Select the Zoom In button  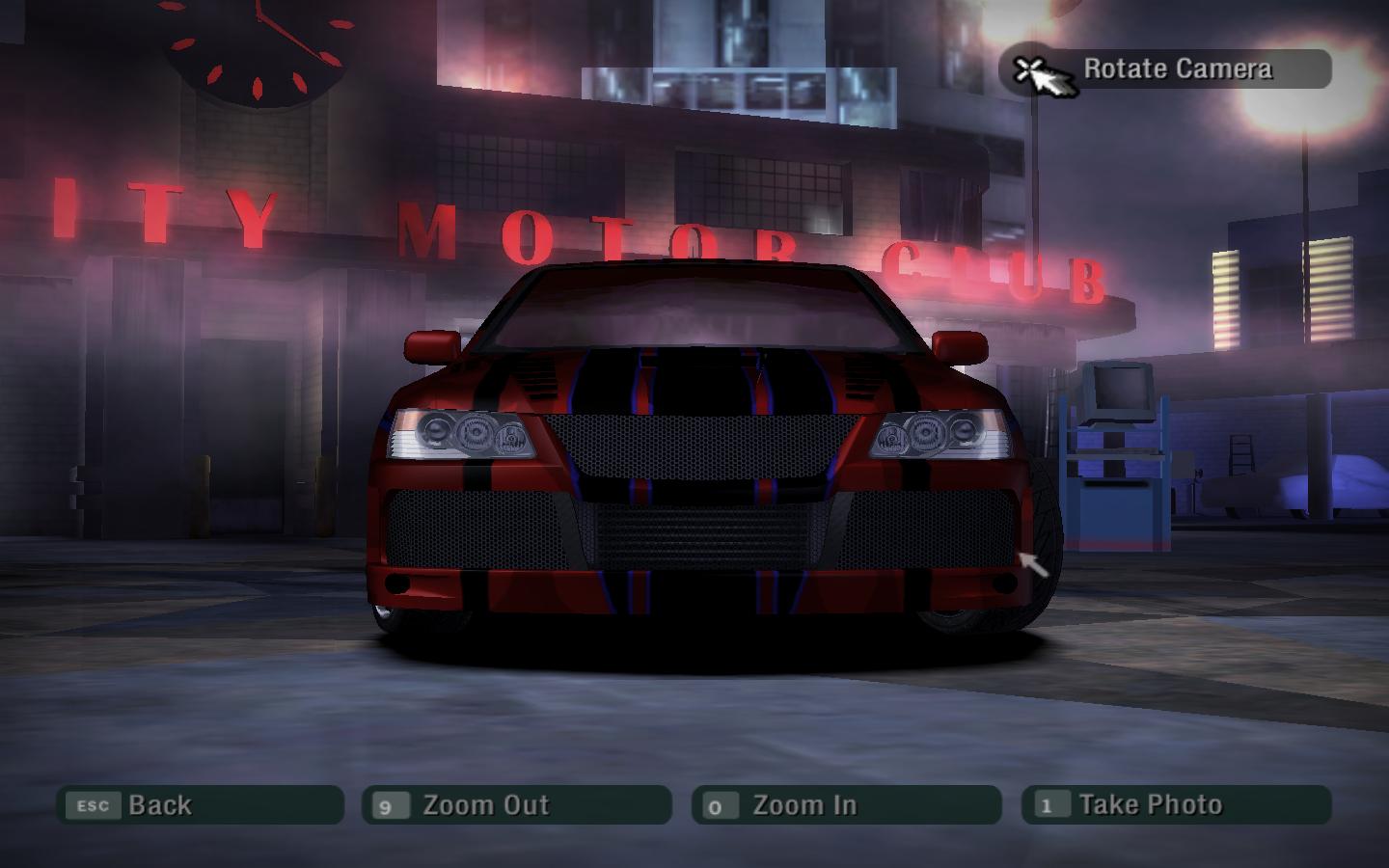coord(846,805)
